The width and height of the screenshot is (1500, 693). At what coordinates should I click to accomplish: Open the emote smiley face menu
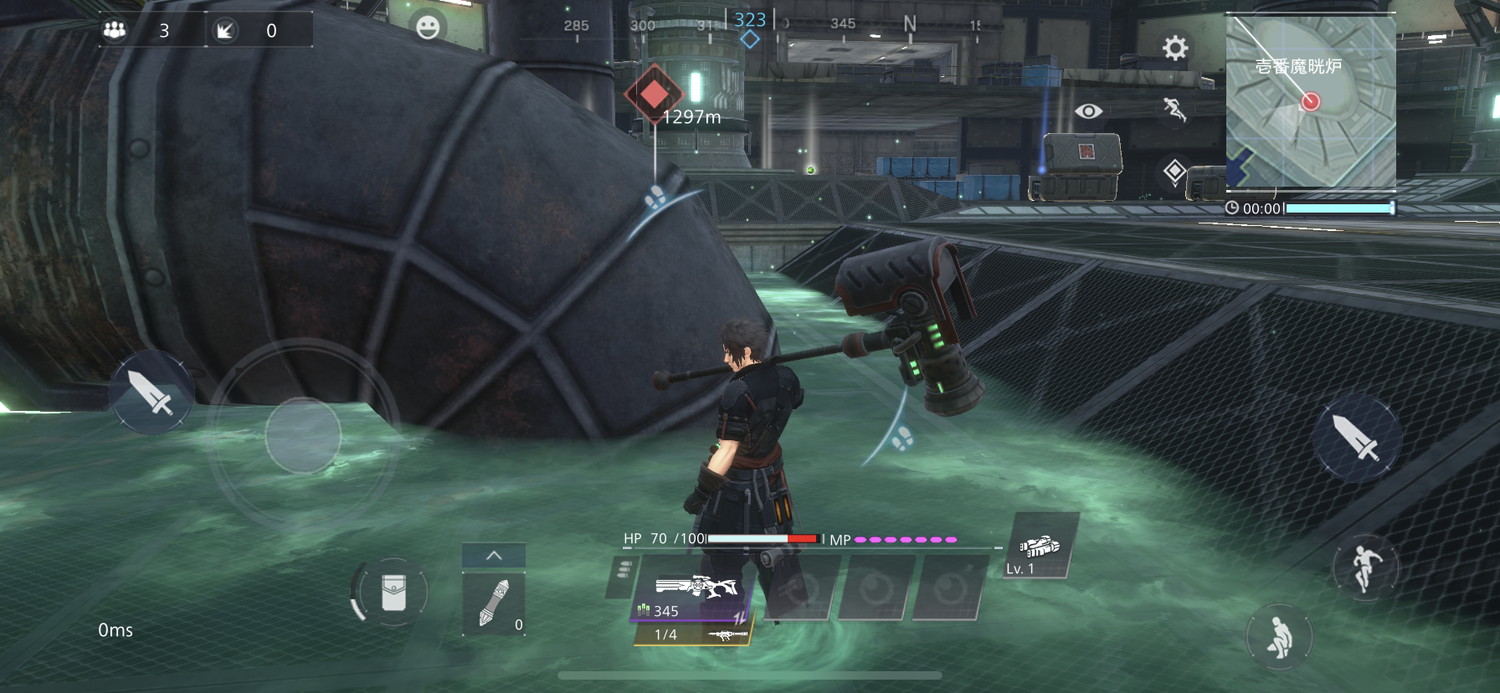(428, 27)
